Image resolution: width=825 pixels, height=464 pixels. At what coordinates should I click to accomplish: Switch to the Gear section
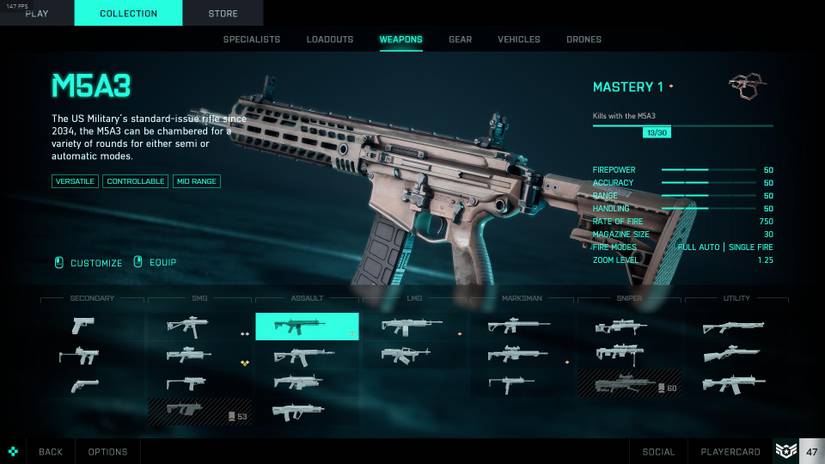460,40
